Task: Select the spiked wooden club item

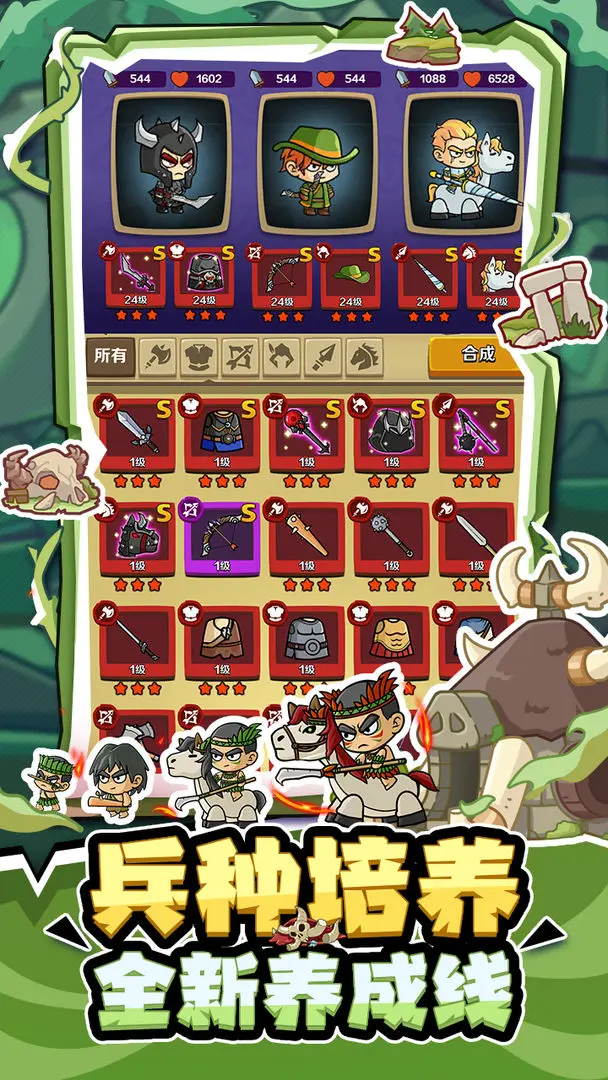Action: [x=305, y=536]
